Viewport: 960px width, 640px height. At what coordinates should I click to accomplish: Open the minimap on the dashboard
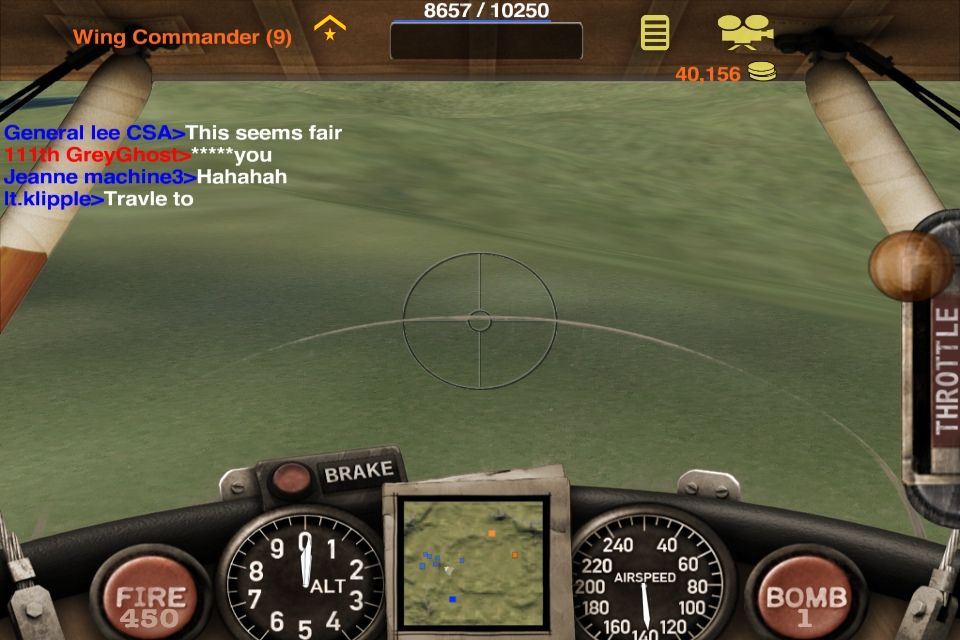click(472, 563)
